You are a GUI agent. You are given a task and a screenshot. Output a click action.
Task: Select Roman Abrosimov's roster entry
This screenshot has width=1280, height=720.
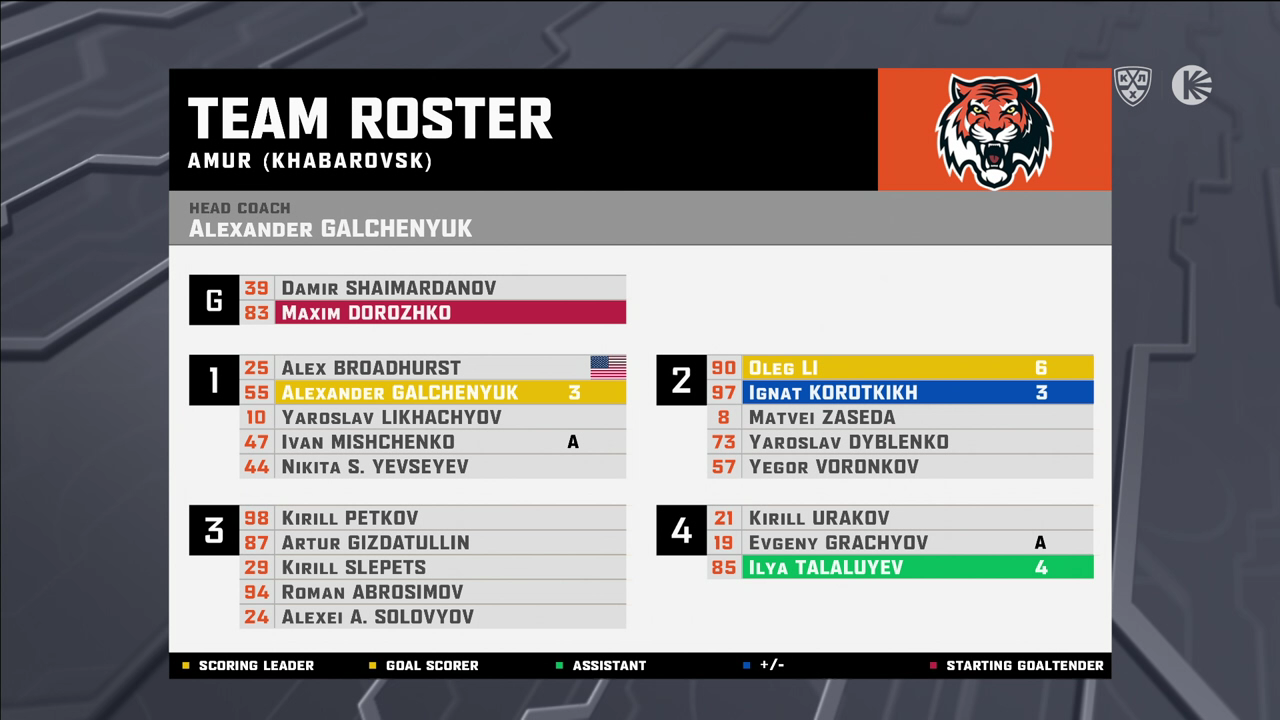coord(432,592)
